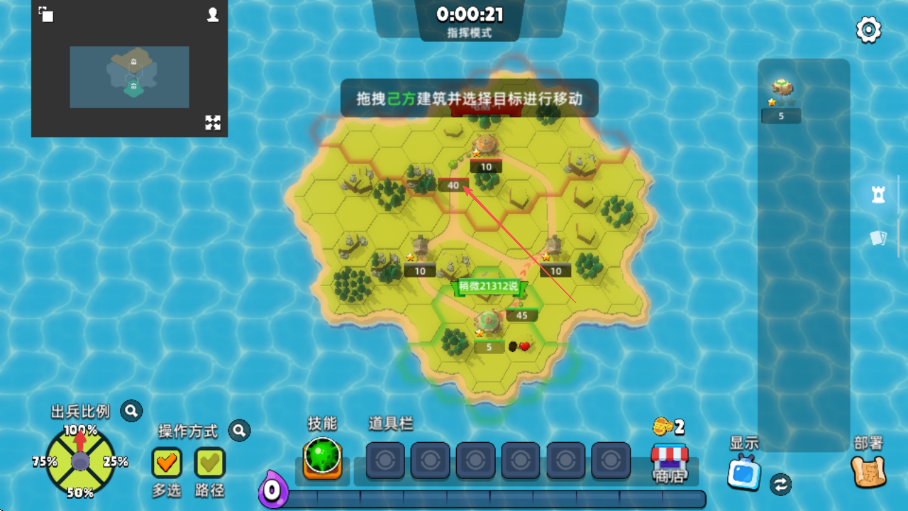Expand the minimap with the arrows icon

coord(213,122)
